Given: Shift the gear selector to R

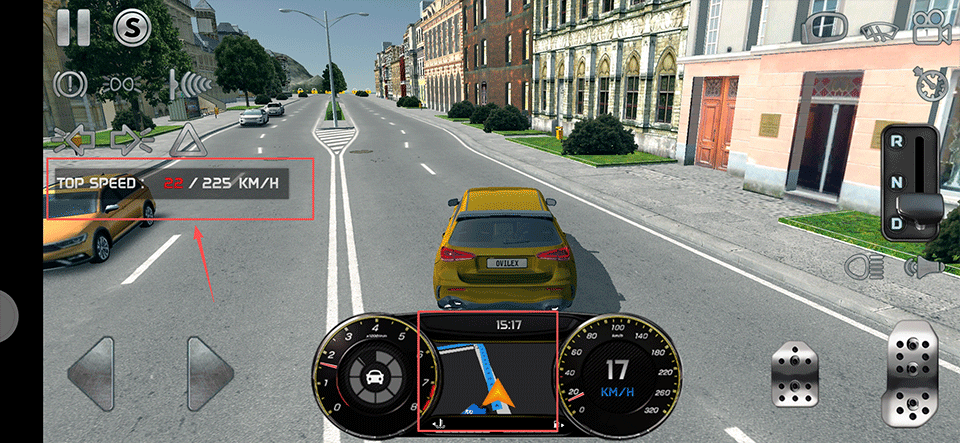Looking at the screenshot, I should click(x=897, y=142).
